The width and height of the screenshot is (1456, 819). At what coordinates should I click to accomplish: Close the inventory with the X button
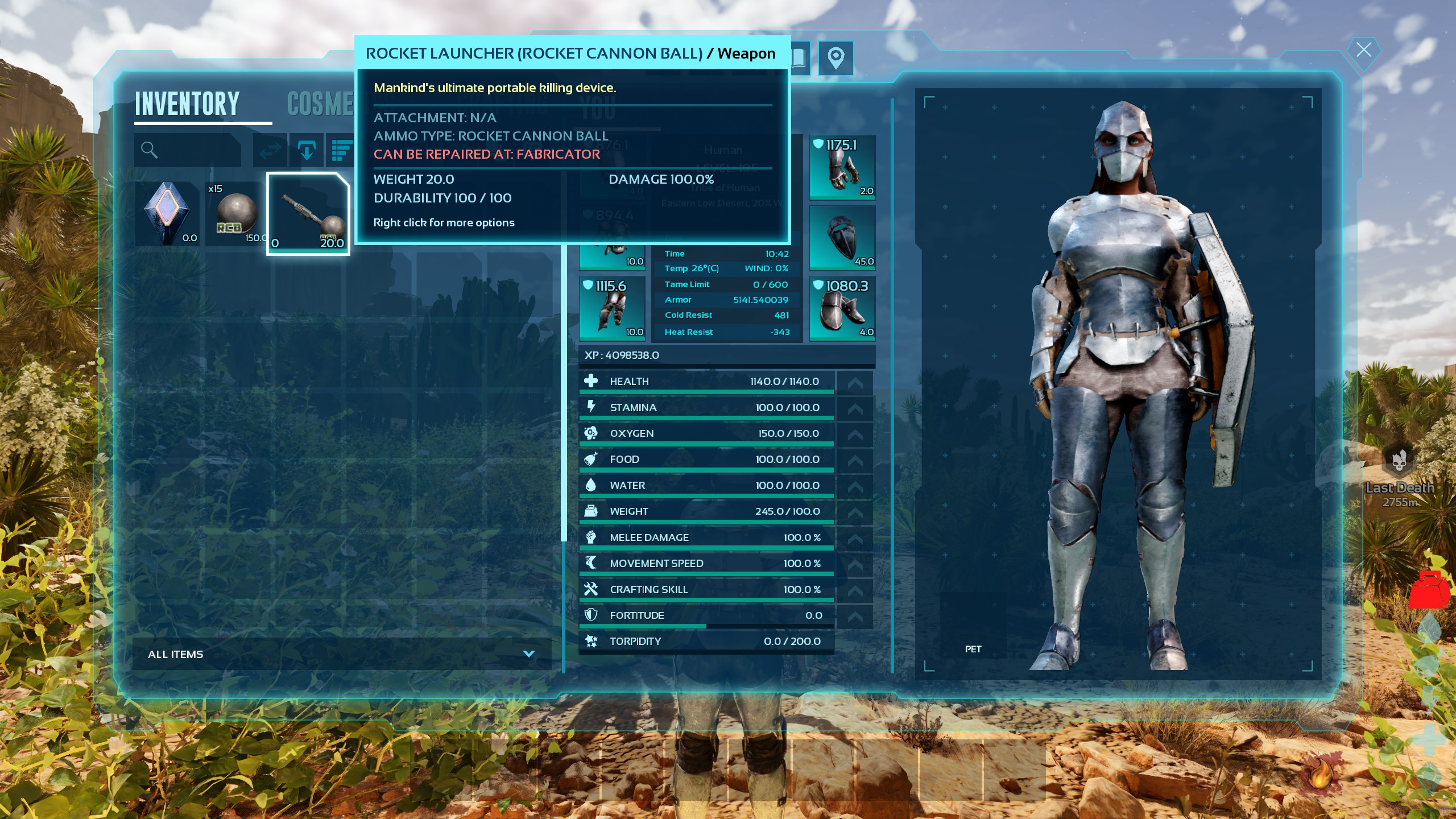point(1363,50)
